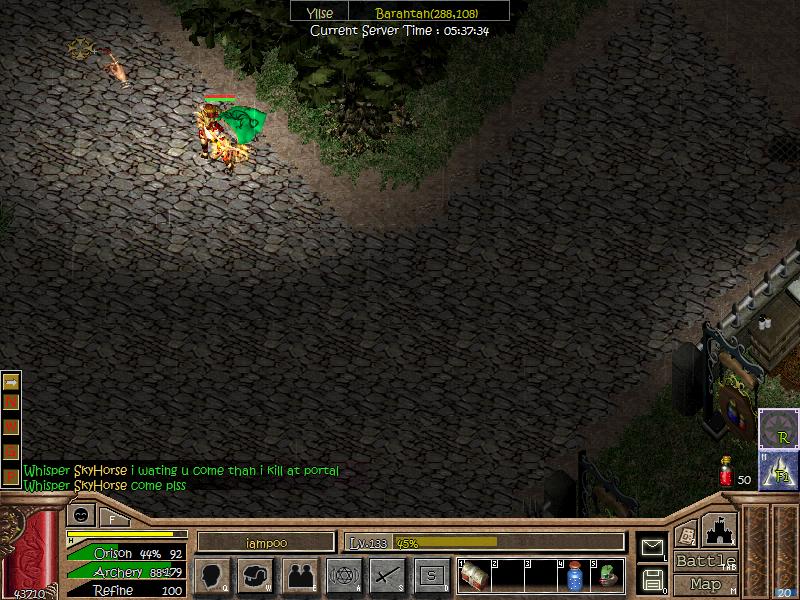The image size is (800, 600).
Task: Open the crossed sword skills icon
Action: (387, 576)
